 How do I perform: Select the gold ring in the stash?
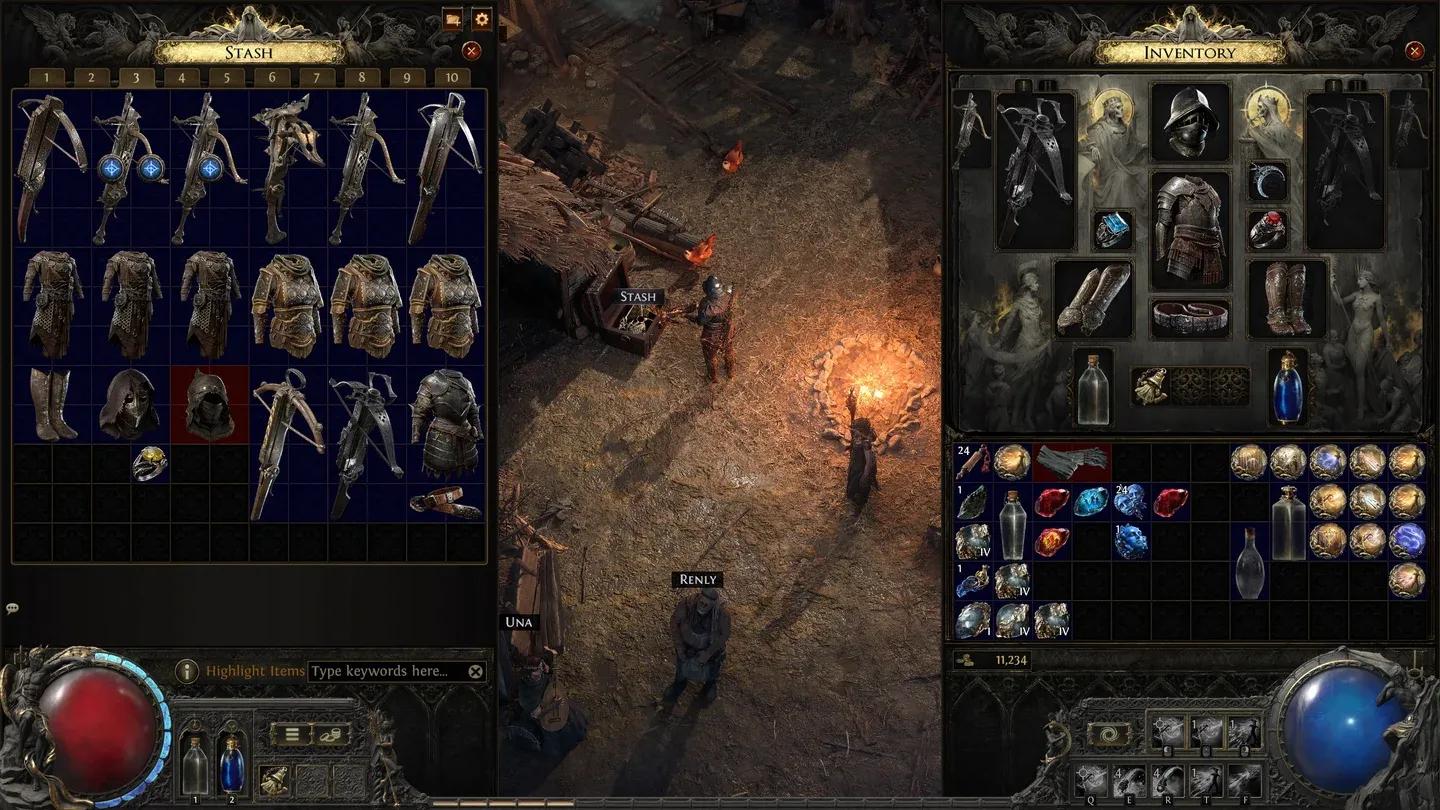149,463
